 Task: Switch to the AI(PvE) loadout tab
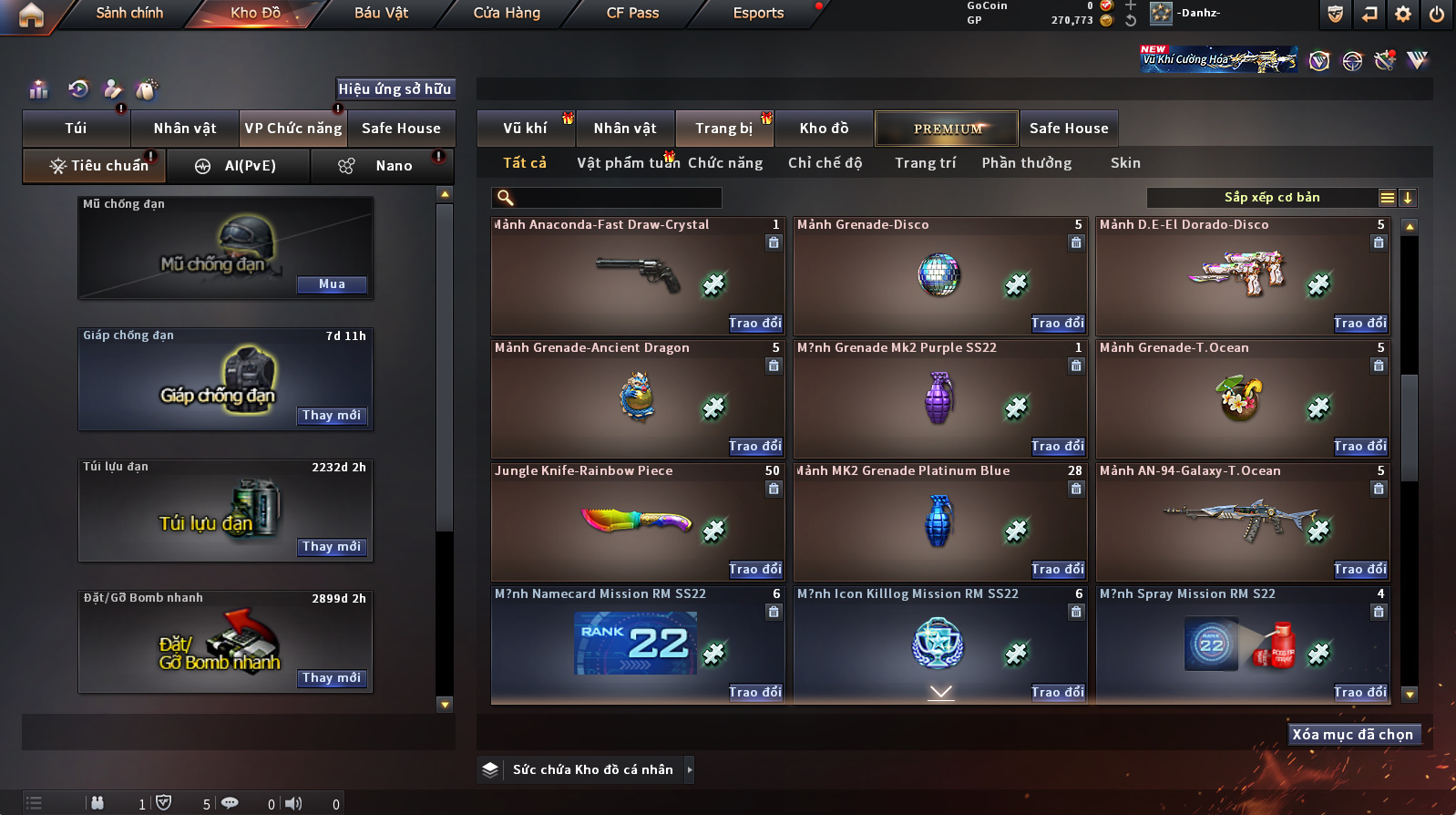tap(239, 166)
